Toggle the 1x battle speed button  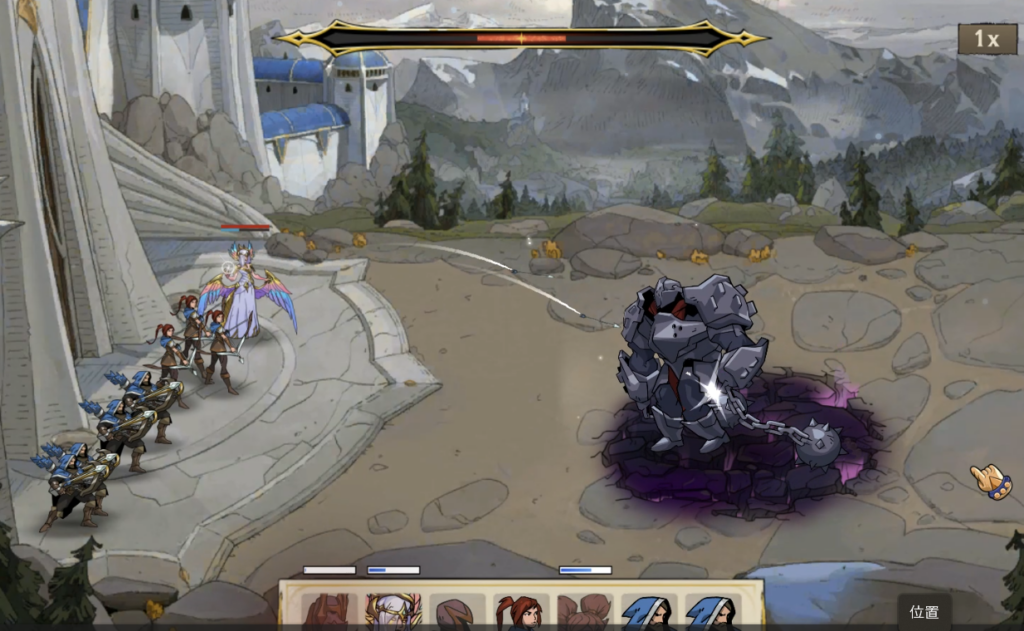point(987,39)
